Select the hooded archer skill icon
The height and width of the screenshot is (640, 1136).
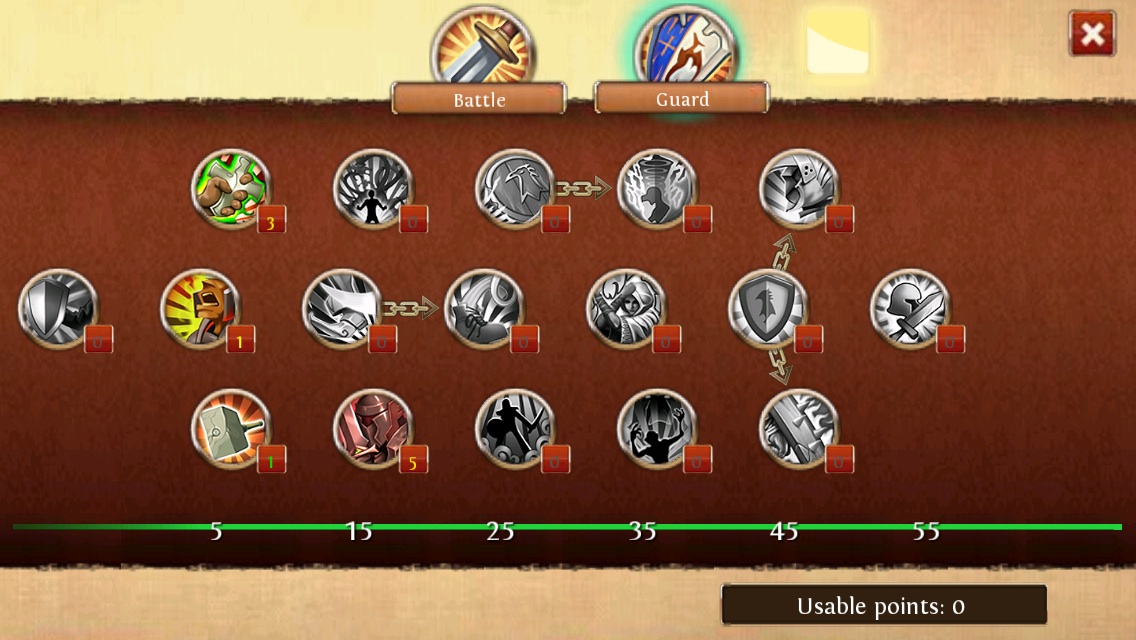(626, 309)
